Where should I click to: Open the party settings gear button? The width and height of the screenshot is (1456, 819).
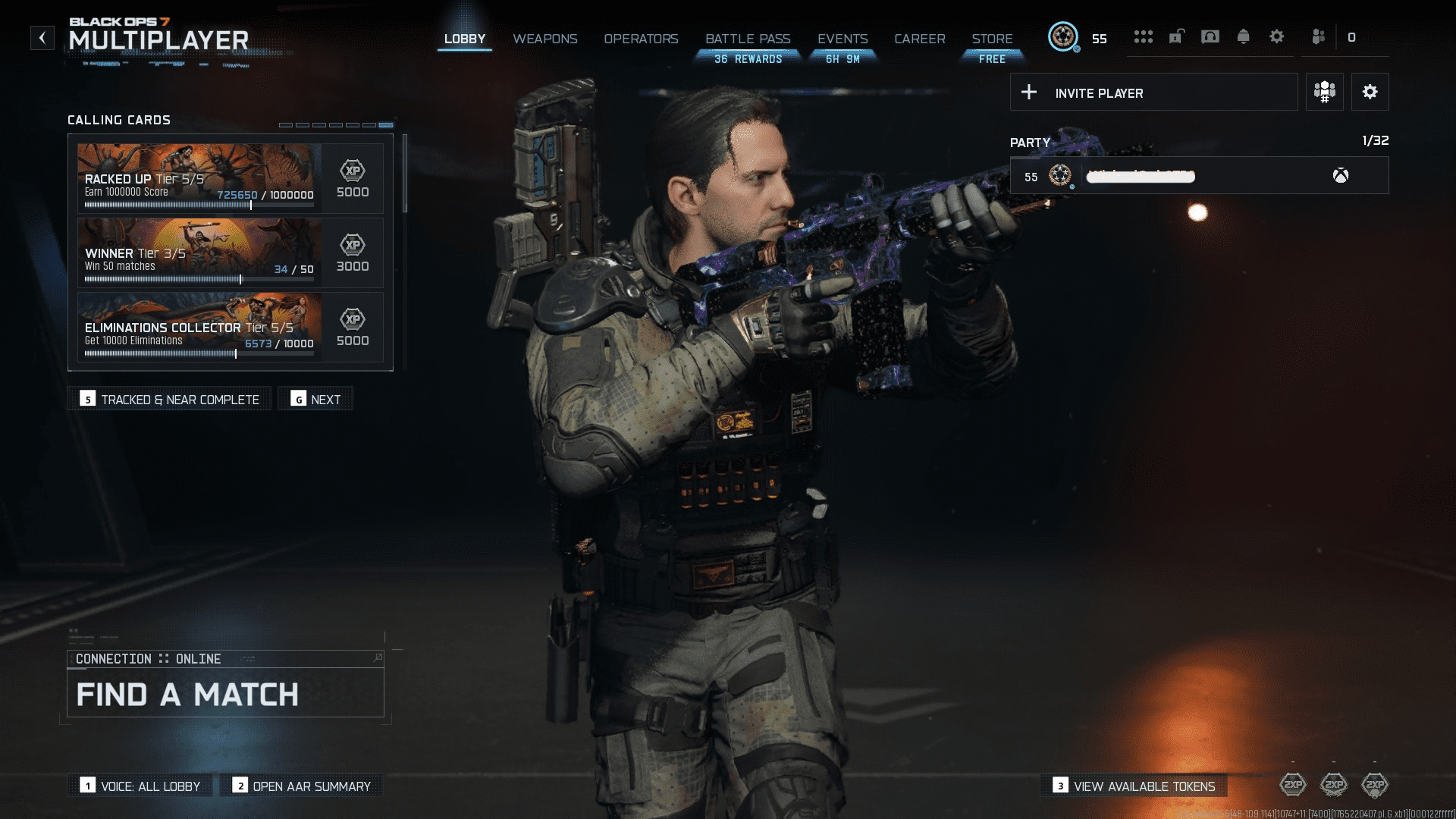click(x=1370, y=93)
